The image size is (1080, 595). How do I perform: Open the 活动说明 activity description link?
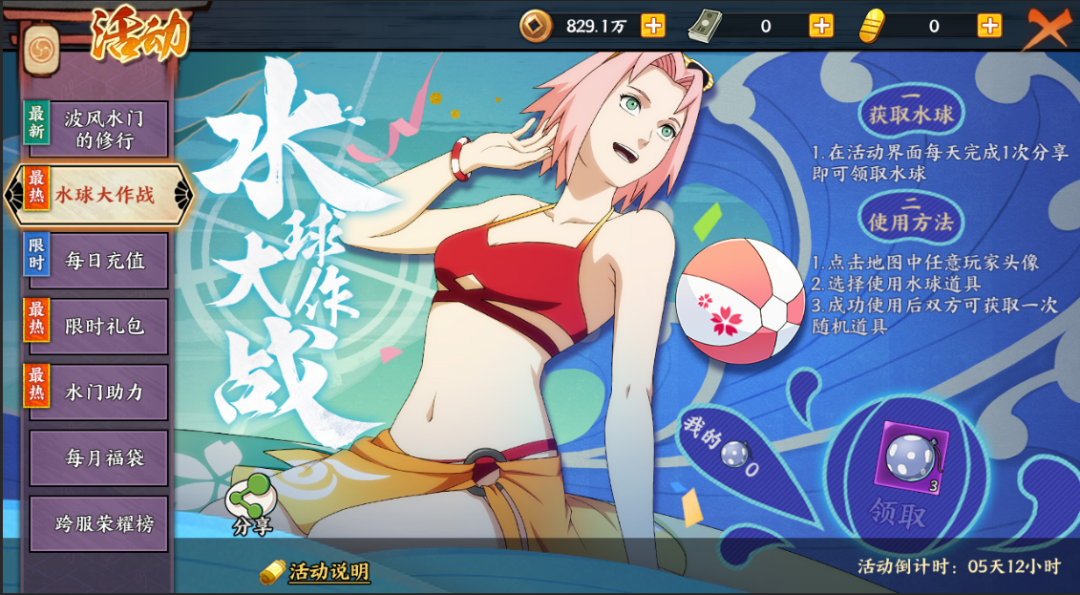[x=328, y=572]
